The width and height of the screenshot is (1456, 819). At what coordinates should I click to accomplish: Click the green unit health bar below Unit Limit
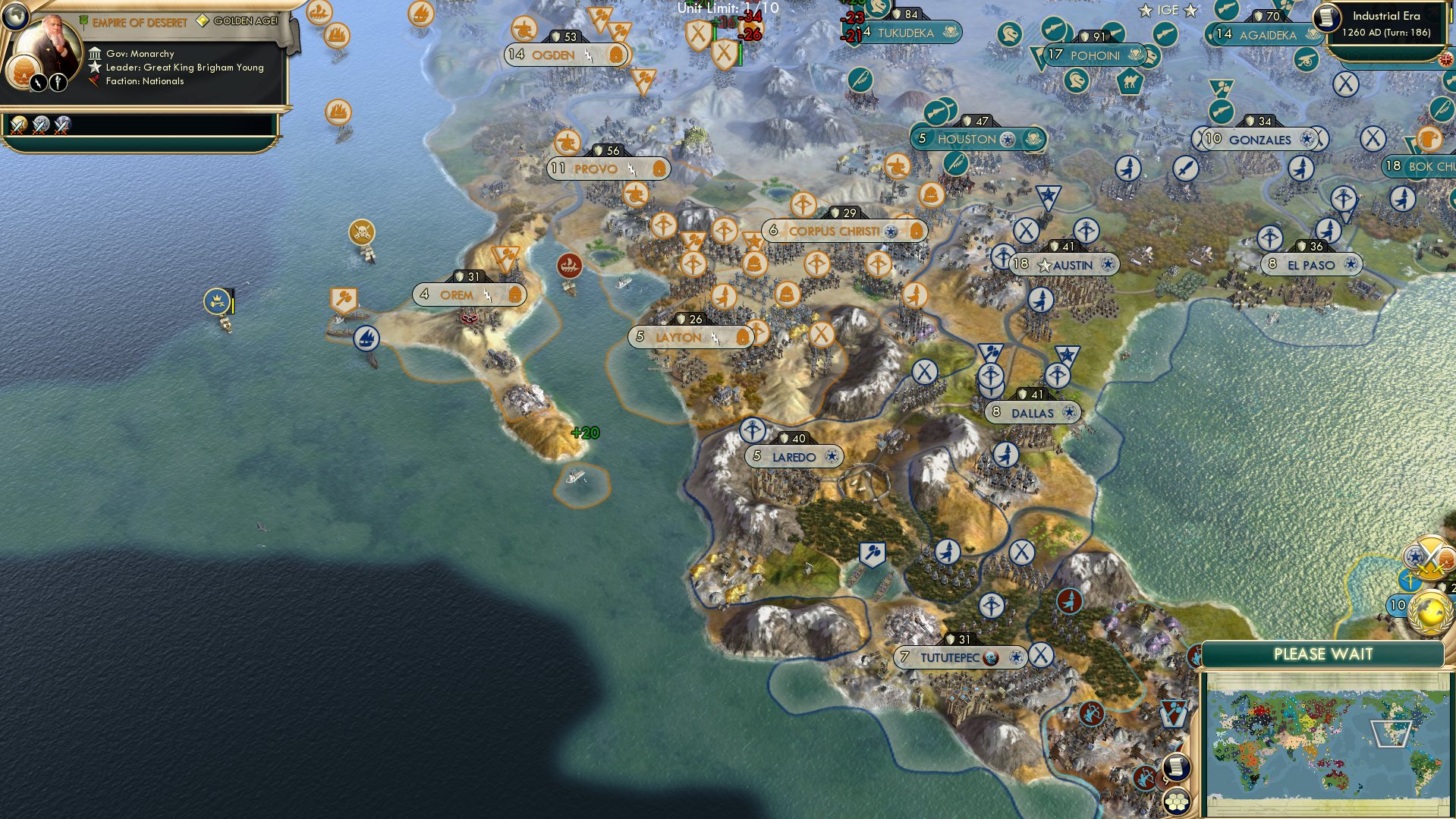(715, 33)
